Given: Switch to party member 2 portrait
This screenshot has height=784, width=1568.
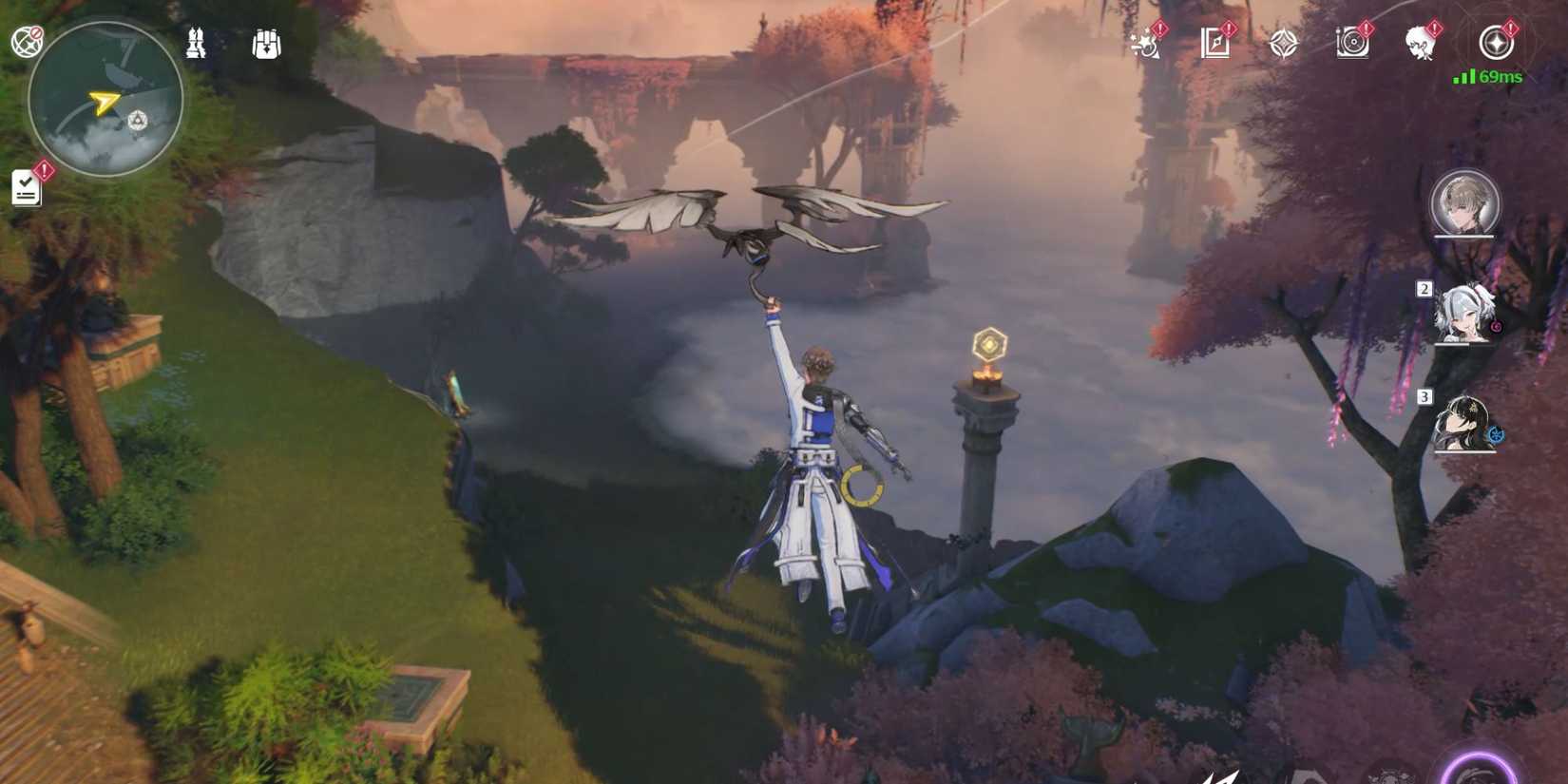Looking at the screenshot, I should click(1464, 315).
